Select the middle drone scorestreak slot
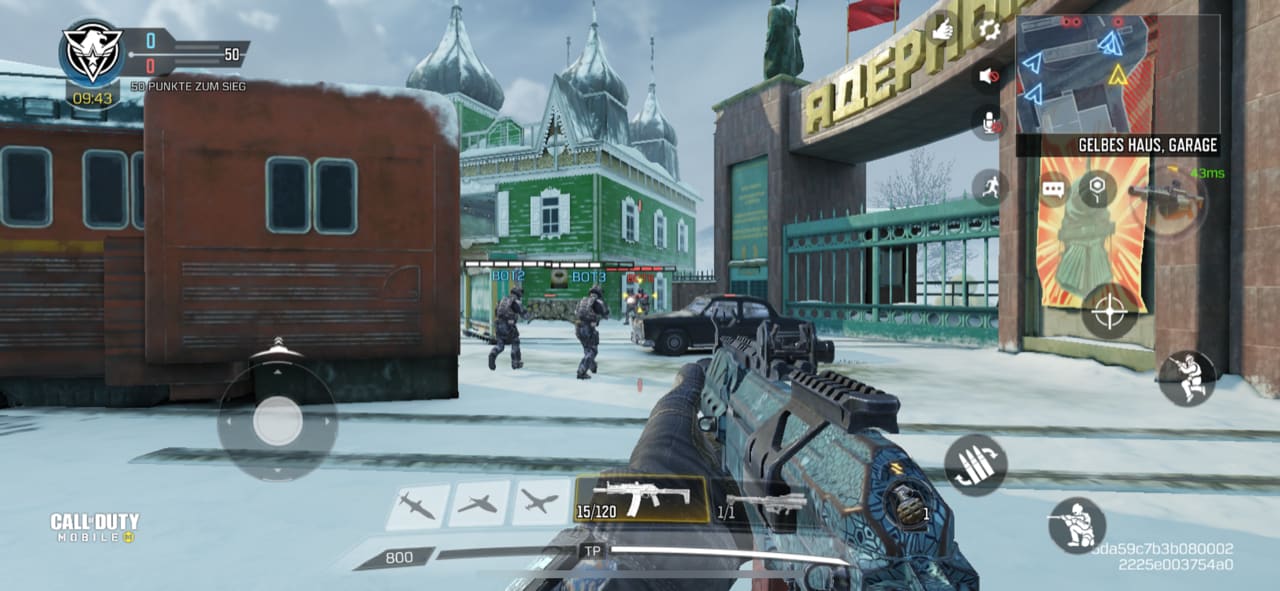Screen dimensions: 1280x591 tap(478, 504)
